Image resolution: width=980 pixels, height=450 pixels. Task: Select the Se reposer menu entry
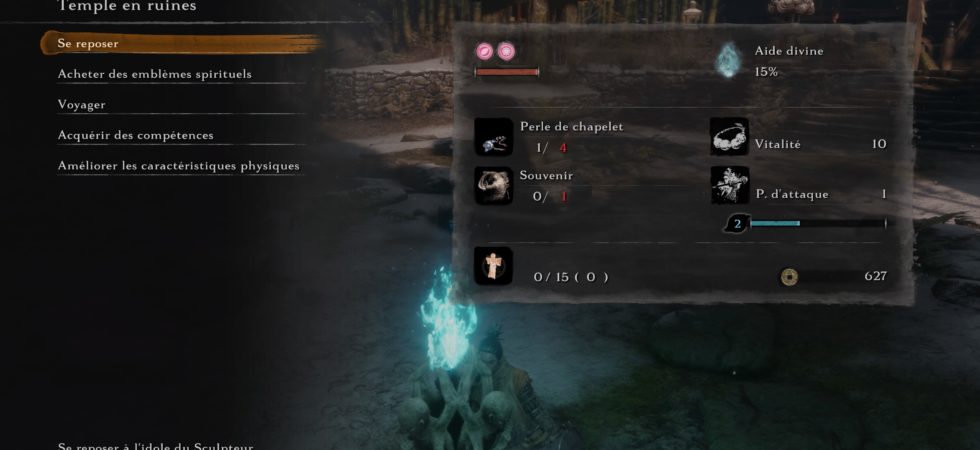tap(89, 44)
